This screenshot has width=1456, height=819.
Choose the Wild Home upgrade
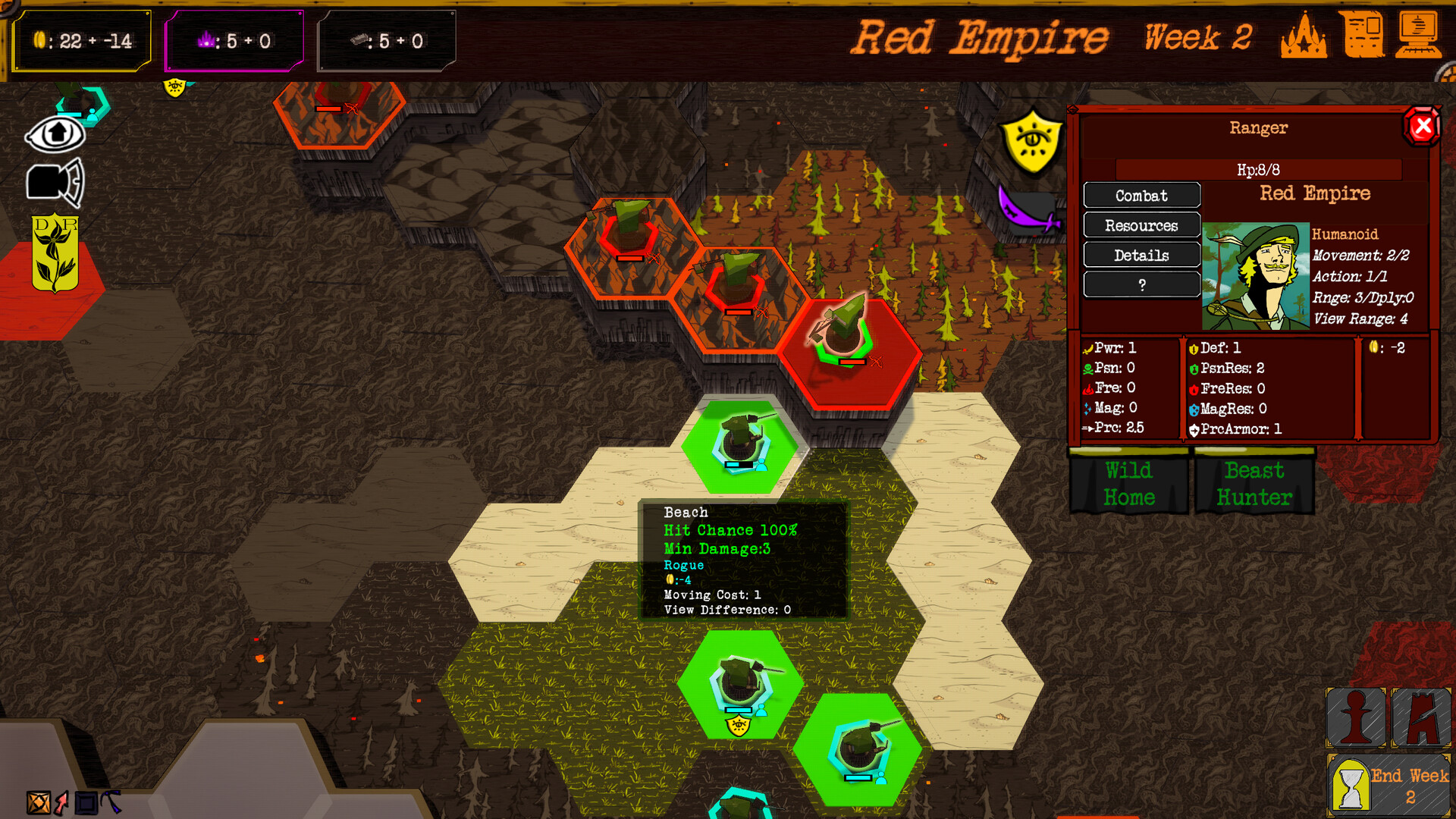pos(1129,484)
